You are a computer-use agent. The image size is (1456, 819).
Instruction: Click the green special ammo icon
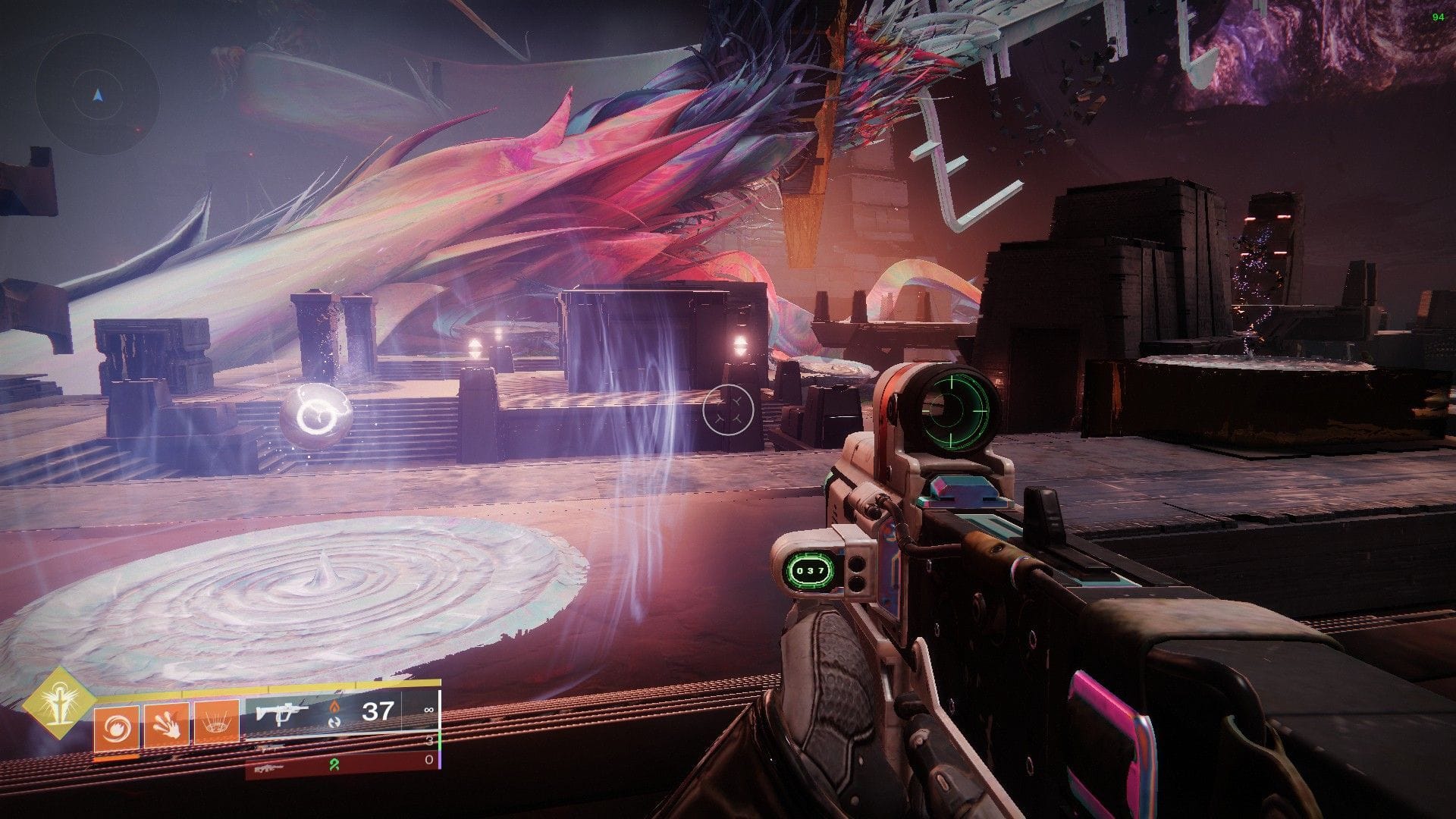(x=334, y=765)
